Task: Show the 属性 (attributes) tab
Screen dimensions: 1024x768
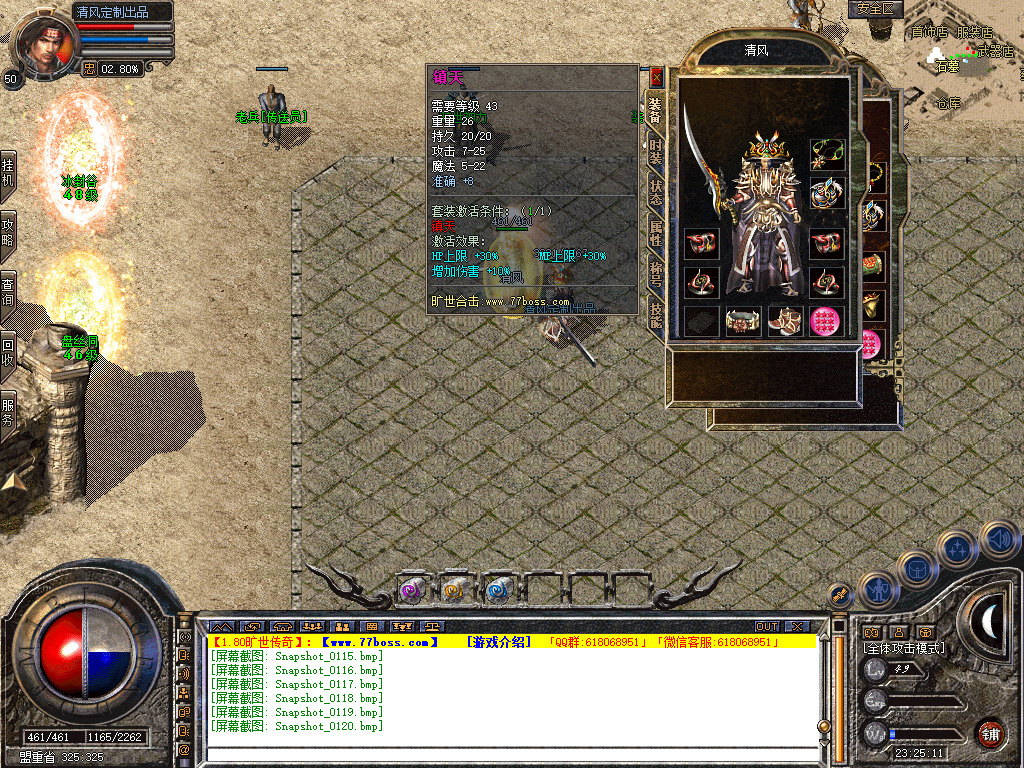Action: [656, 234]
